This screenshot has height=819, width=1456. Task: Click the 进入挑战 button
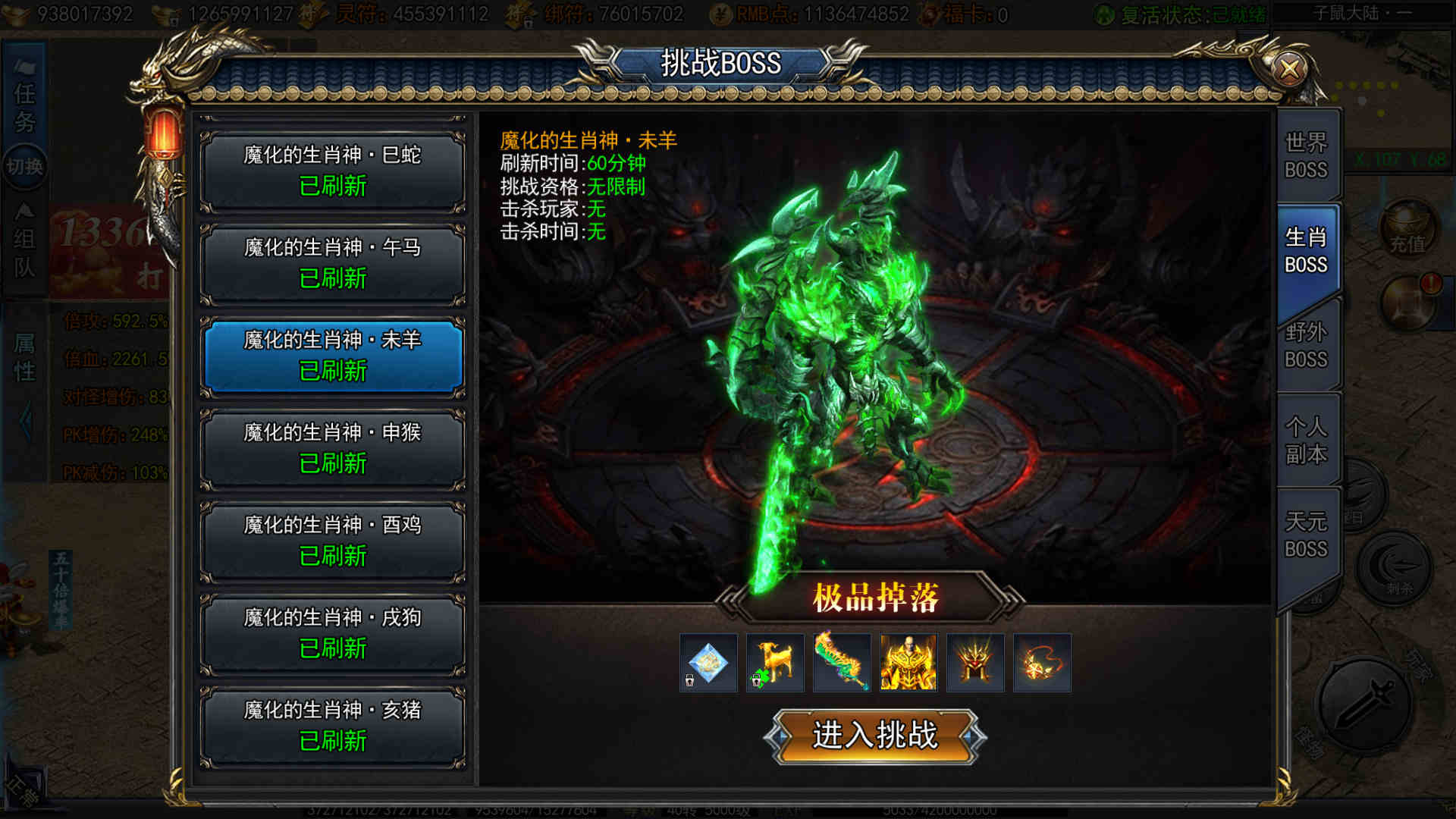[x=875, y=736]
